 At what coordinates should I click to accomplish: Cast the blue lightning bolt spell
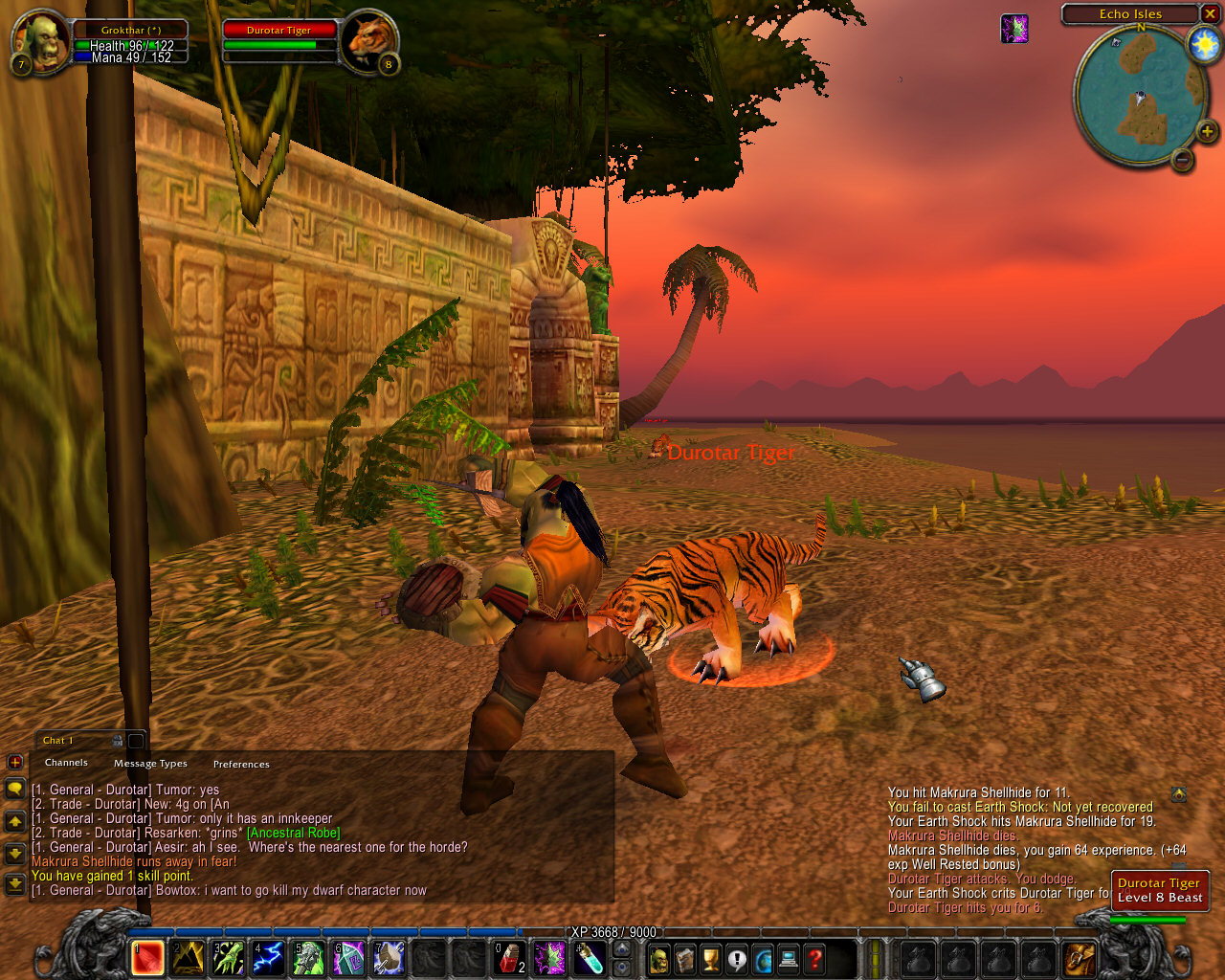[268, 958]
